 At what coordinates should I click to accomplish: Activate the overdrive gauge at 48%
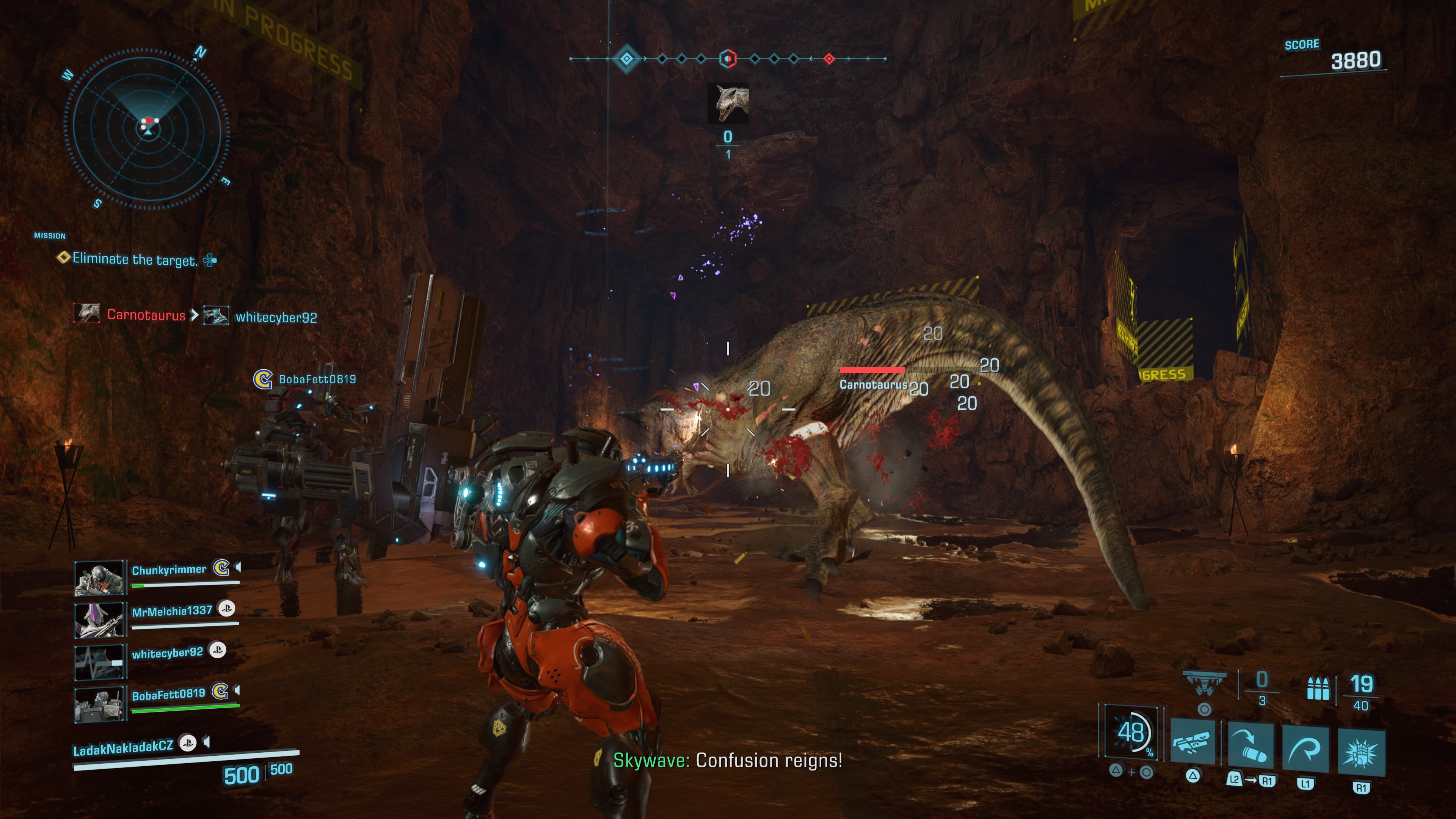coord(1131,733)
